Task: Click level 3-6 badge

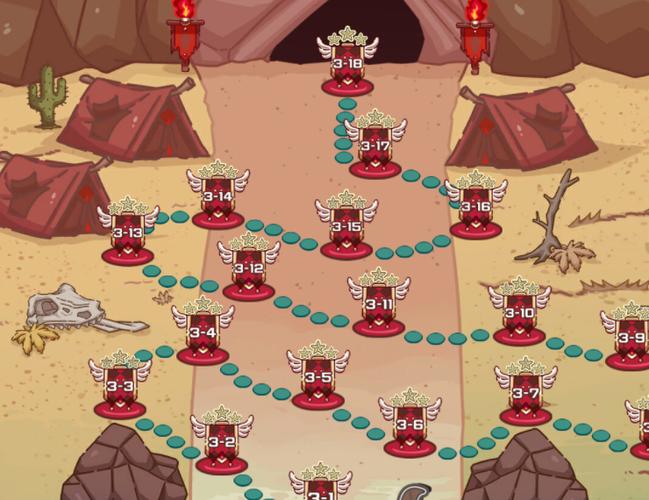Action: point(410,425)
